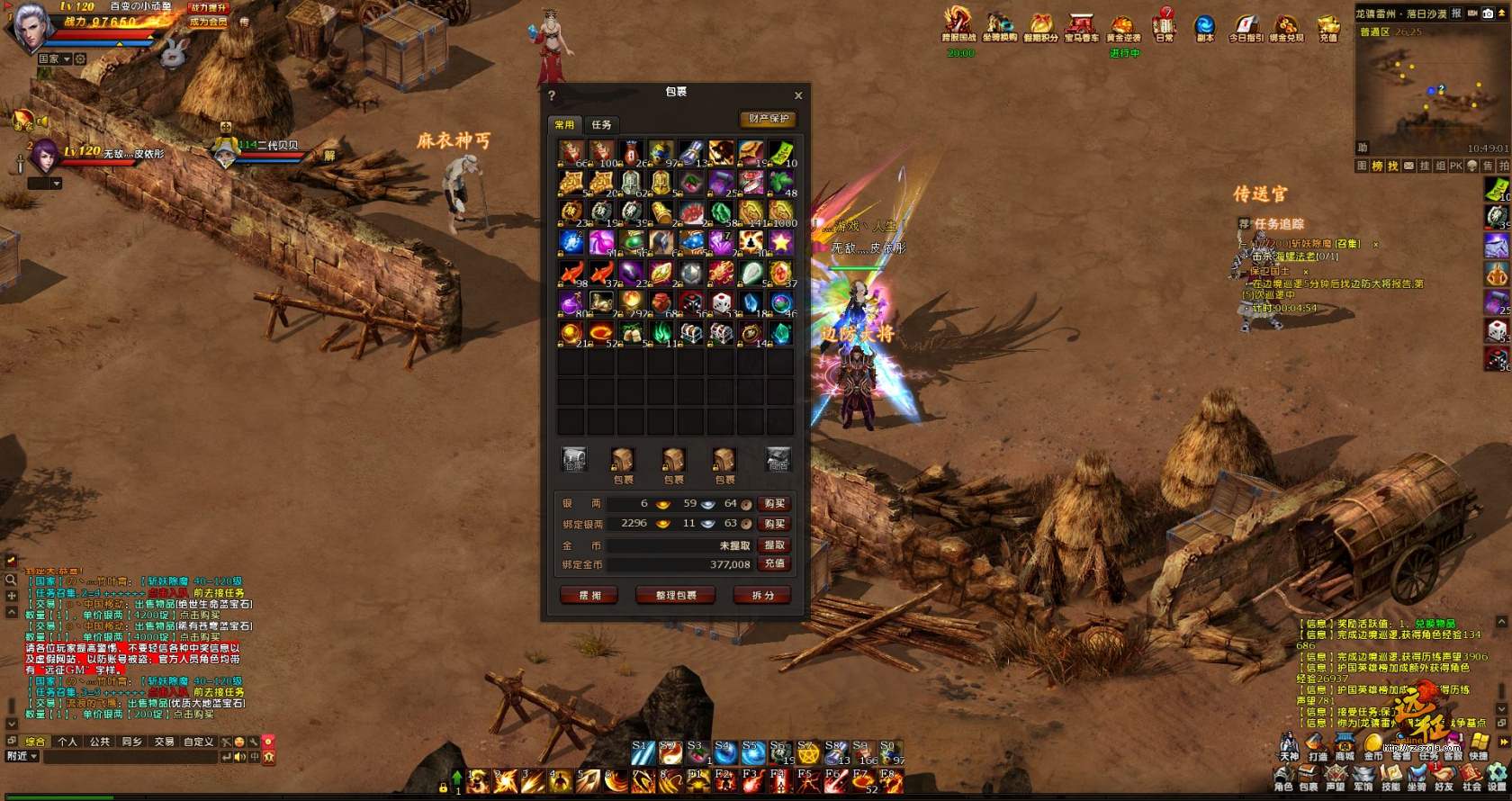The width and height of the screenshot is (1512, 801).
Task: Open the 副本 dungeon icon
Action: click(x=1204, y=25)
